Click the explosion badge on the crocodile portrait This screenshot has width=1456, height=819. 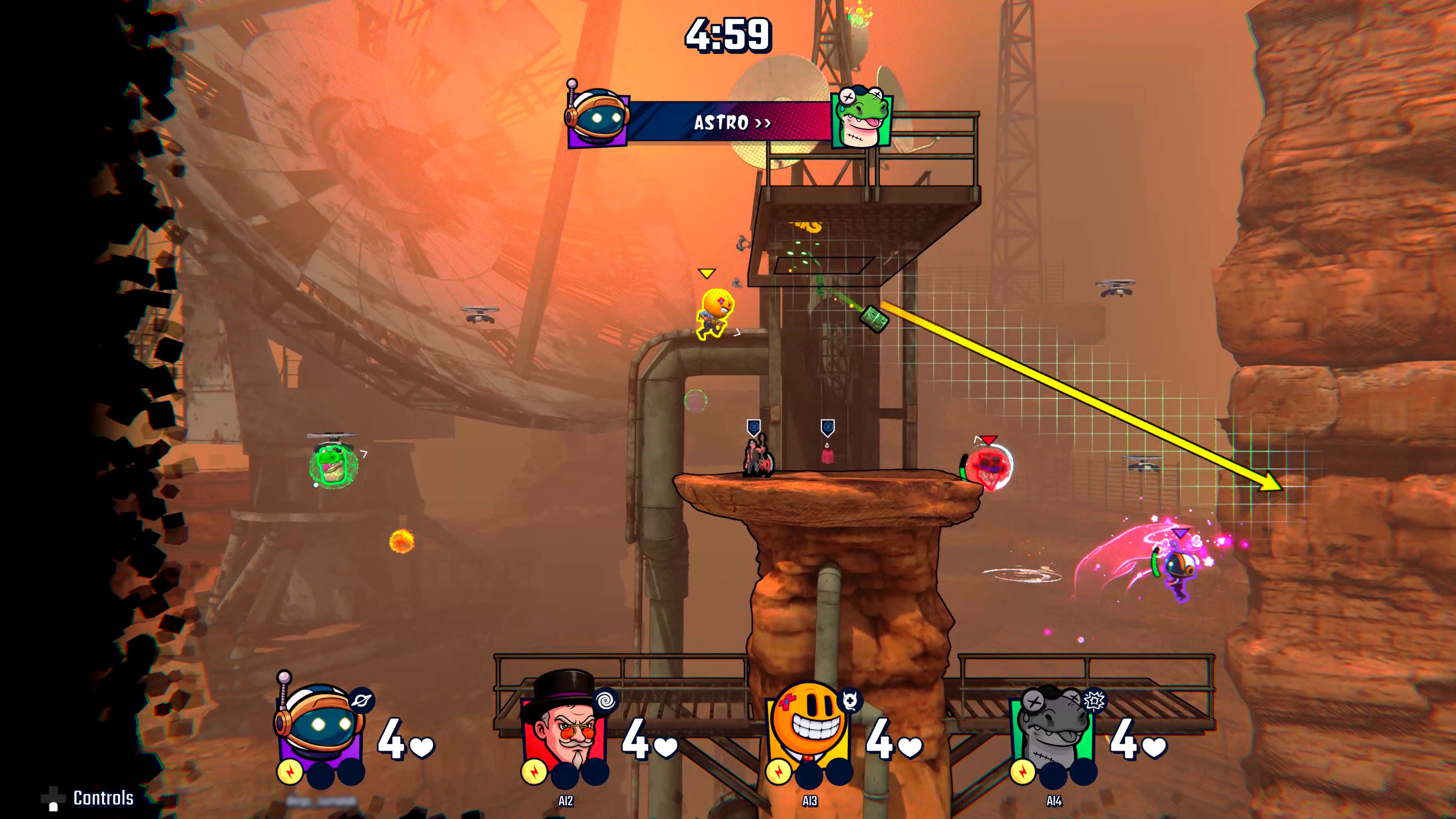tap(1094, 701)
